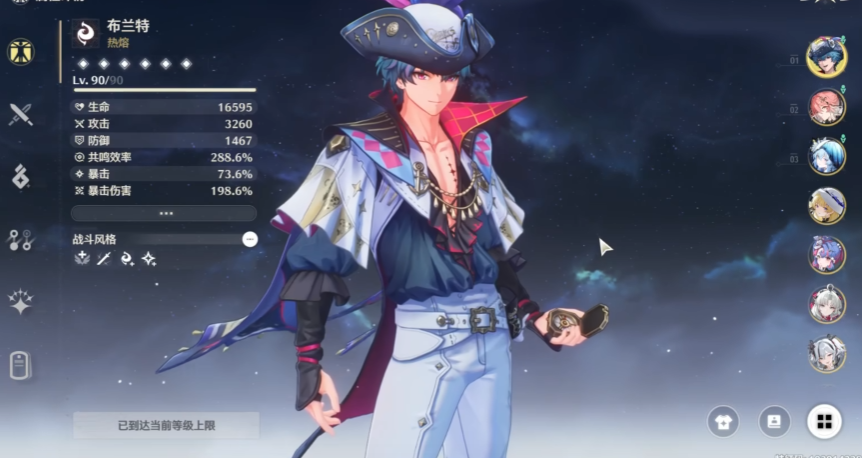Open the character overview tab
862x458 pixels.
(x=21, y=52)
